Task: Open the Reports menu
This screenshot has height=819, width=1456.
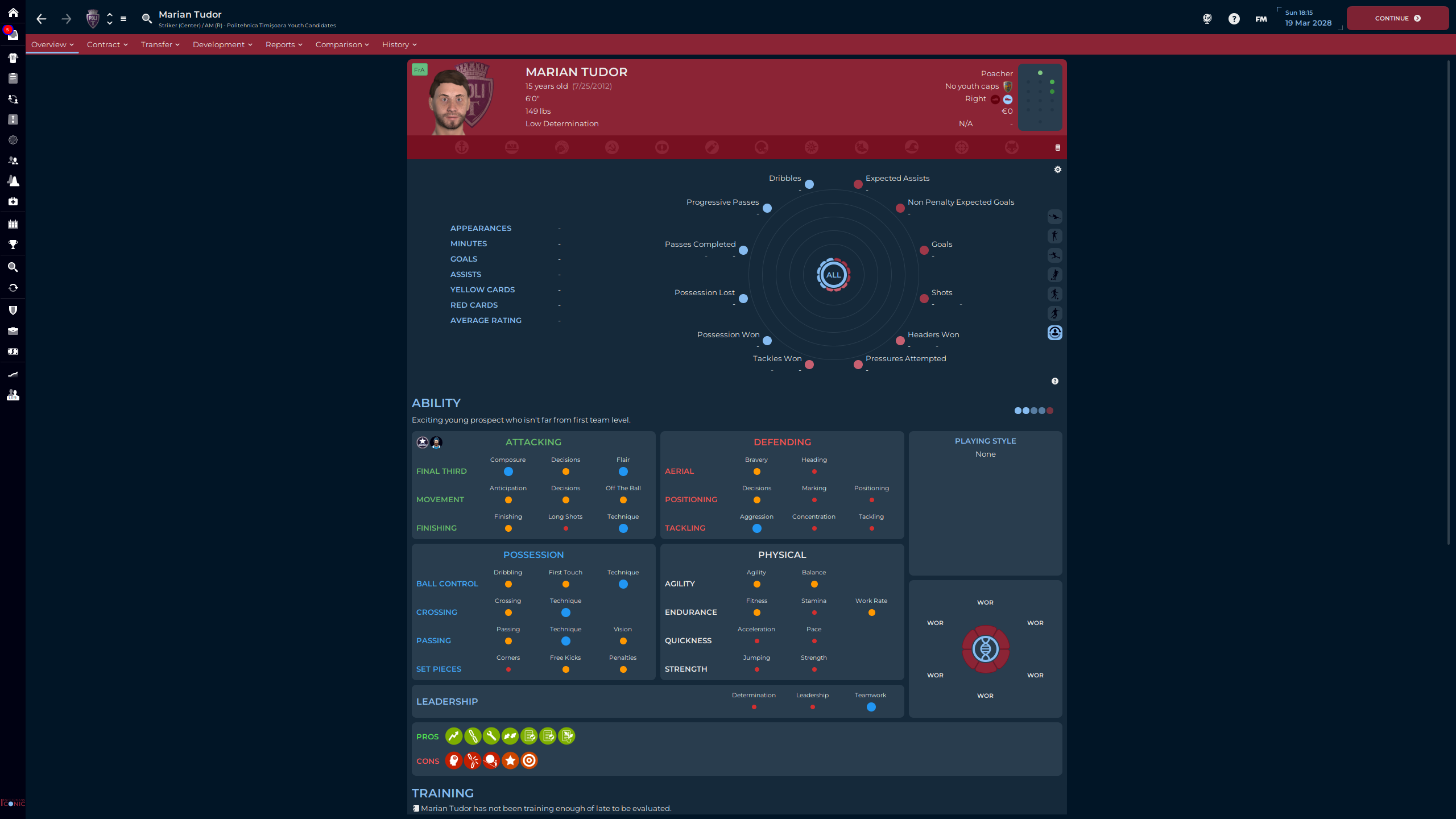Action: click(x=283, y=44)
